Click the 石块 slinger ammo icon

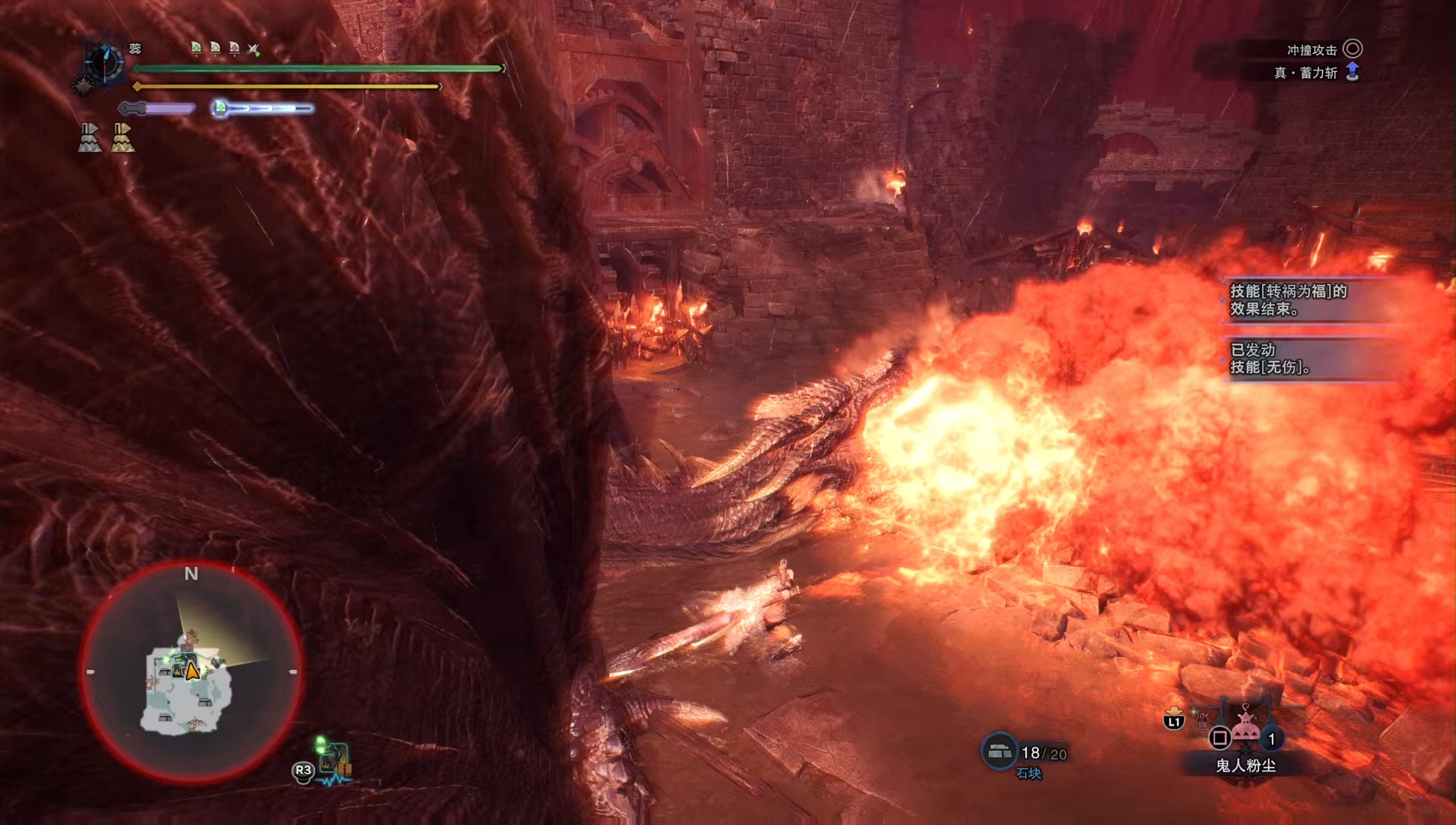coord(998,752)
